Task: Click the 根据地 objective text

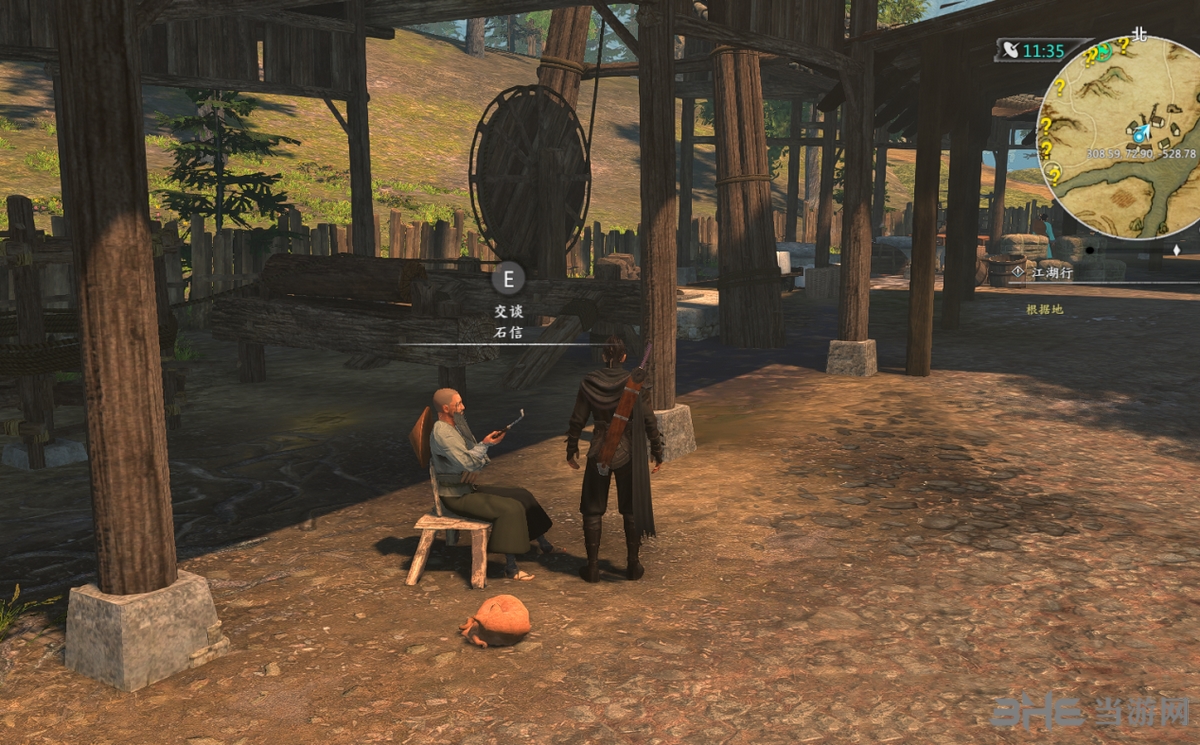Action: (x=1044, y=309)
